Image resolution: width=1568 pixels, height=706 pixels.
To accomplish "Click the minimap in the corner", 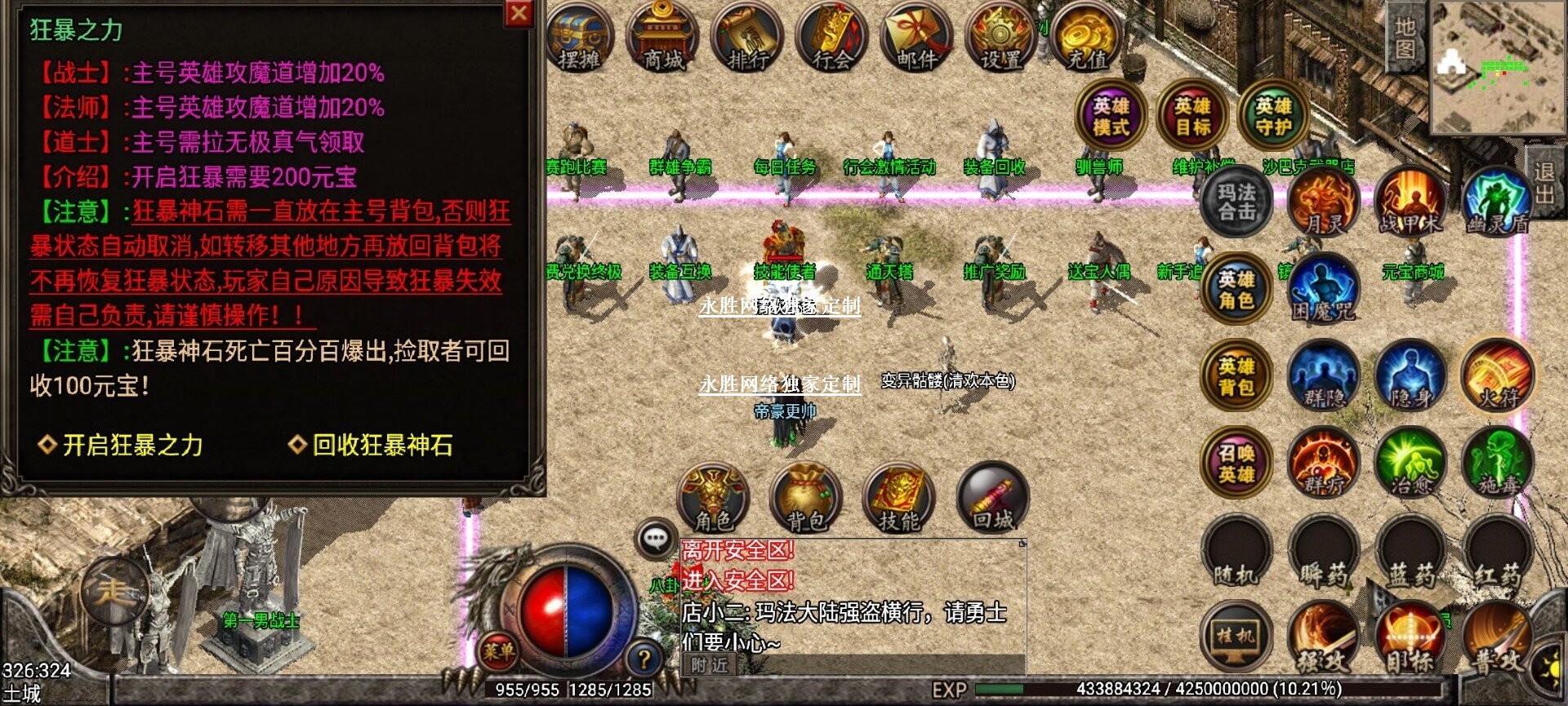I will point(1497,67).
